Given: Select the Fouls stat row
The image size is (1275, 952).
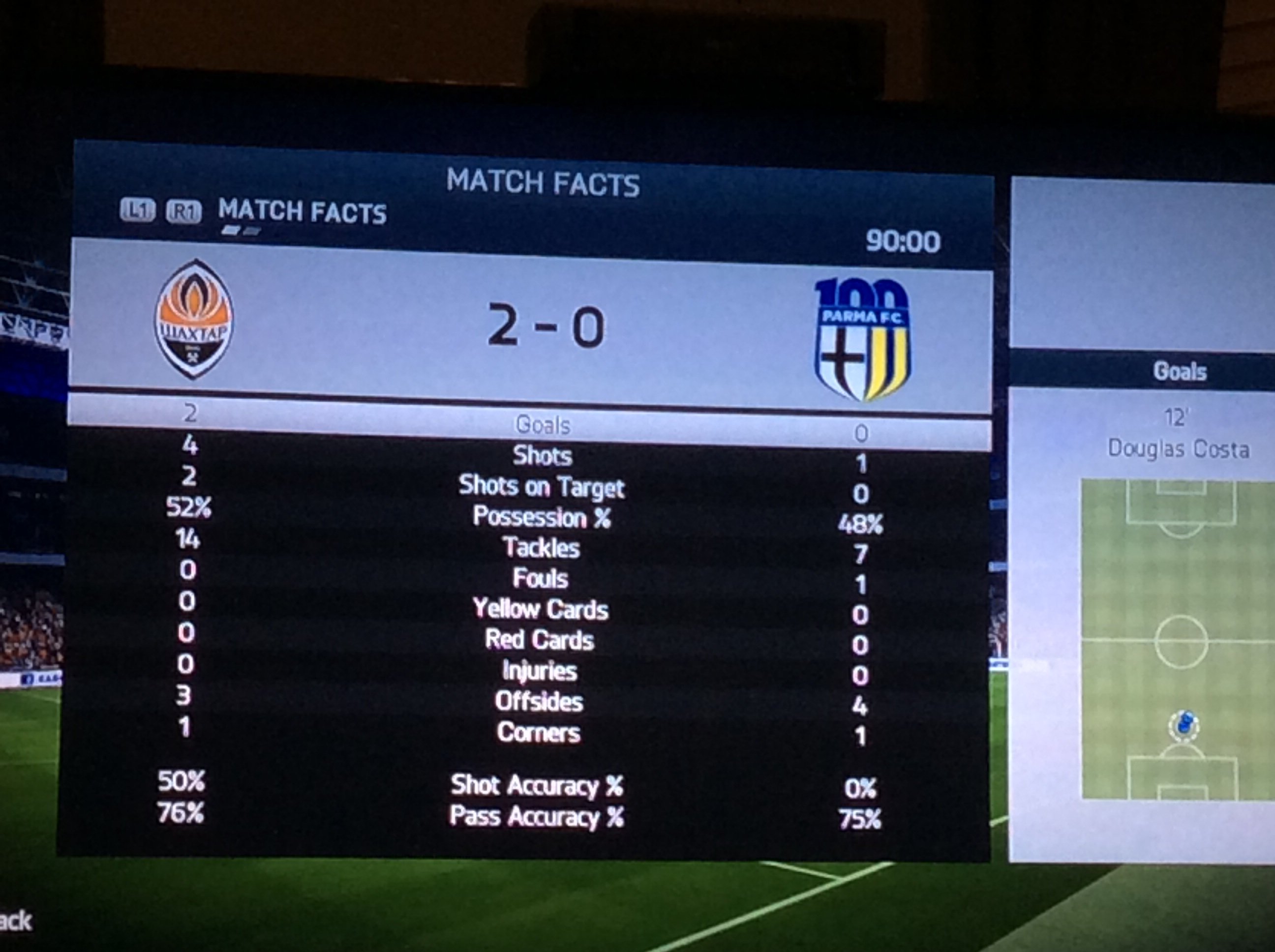Looking at the screenshot, I should pyautogui.click(x=541, y=579).
